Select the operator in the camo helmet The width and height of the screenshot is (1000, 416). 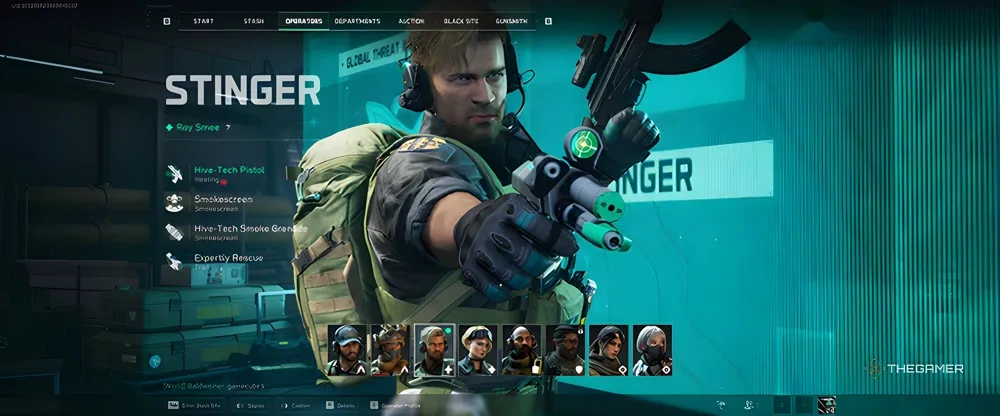(391, 350)
